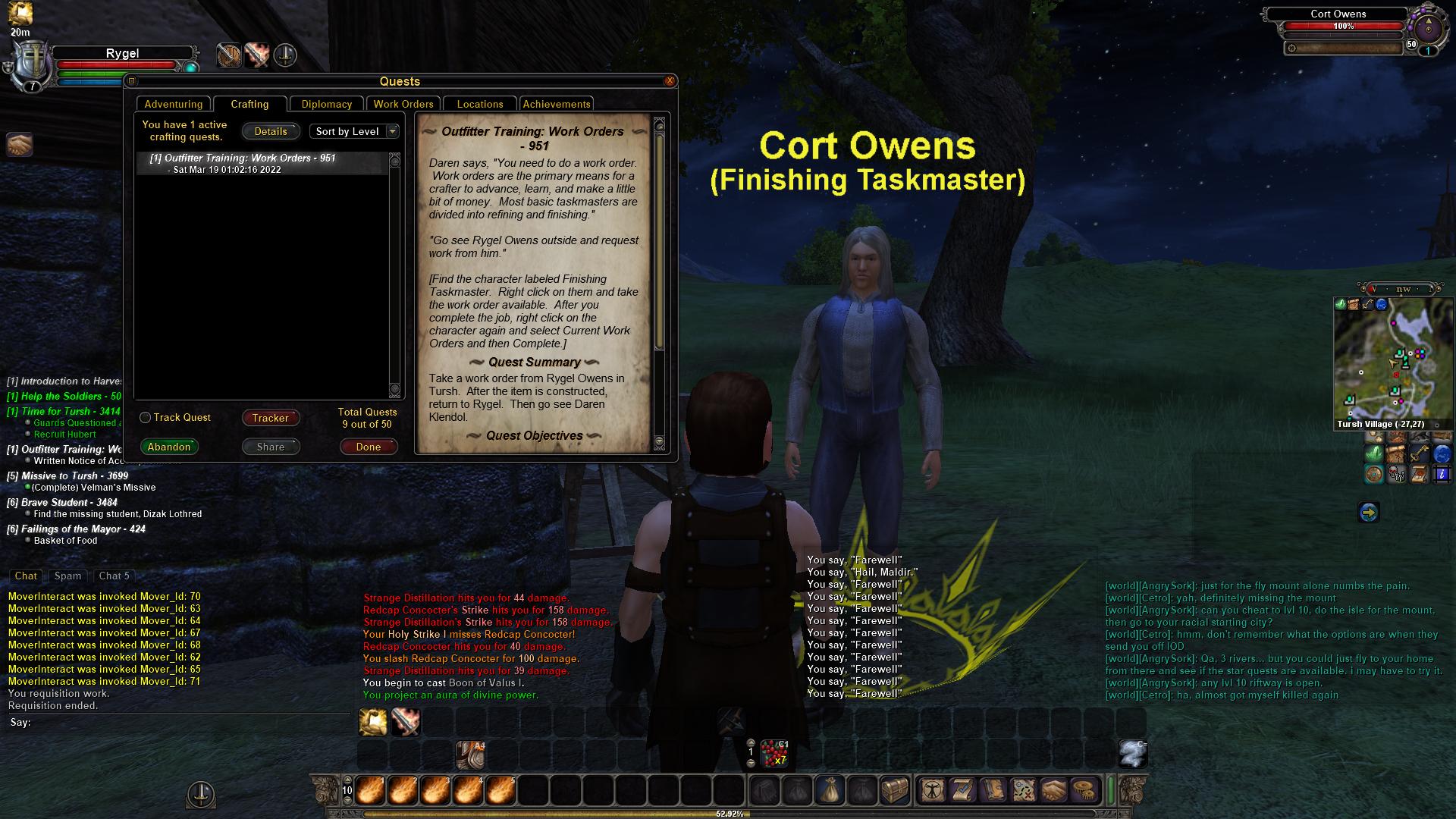Open the Diplomacy quests tab
1456x819 pixels.
[326, 105]
